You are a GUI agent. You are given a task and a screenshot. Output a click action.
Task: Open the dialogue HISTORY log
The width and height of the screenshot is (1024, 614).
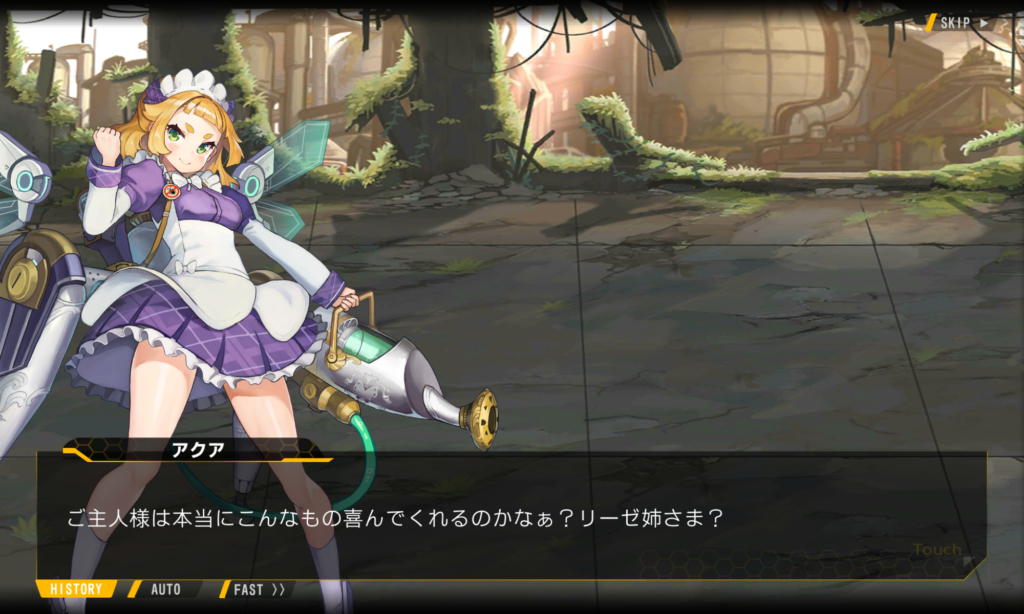pos(77,589)
